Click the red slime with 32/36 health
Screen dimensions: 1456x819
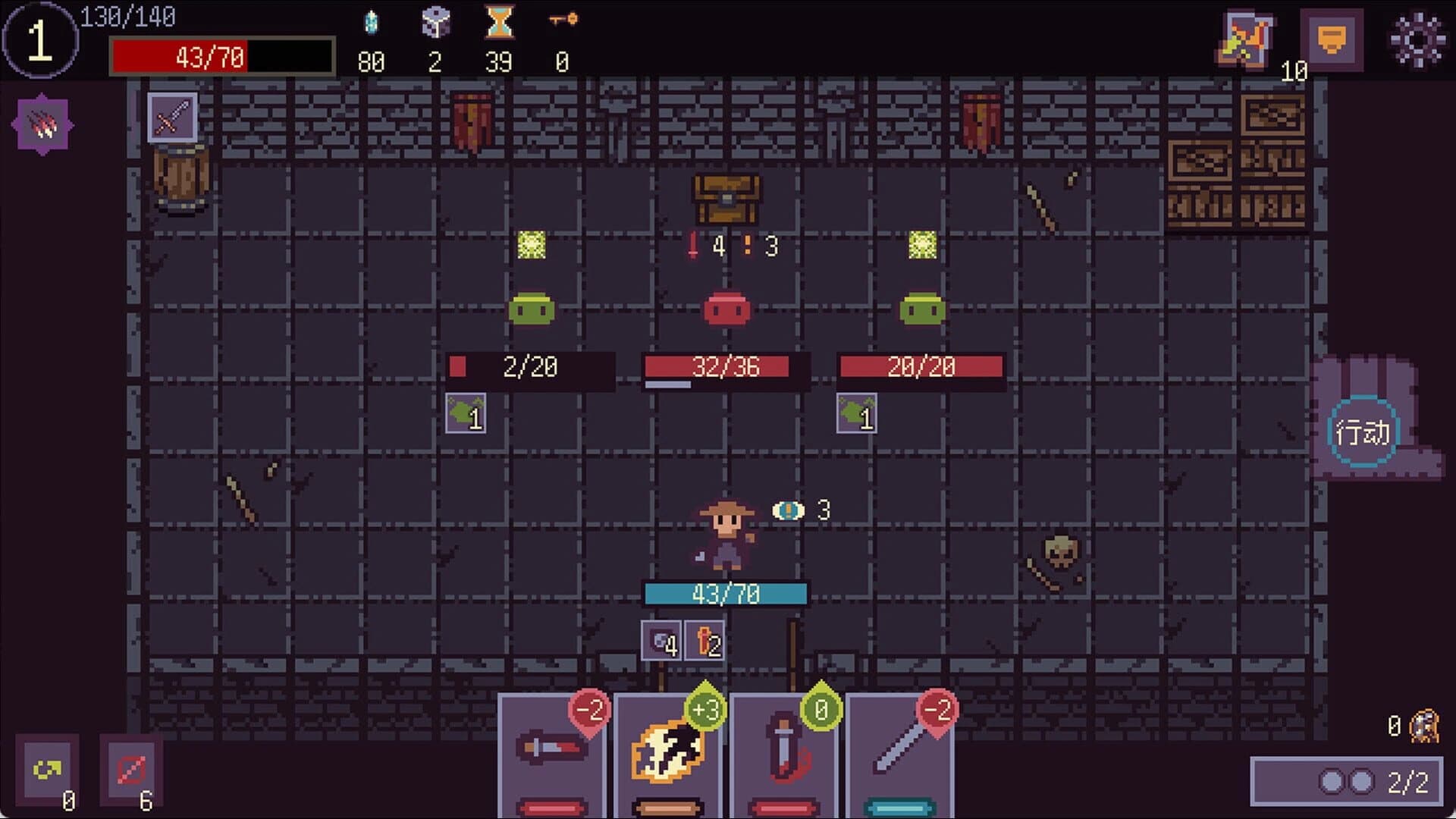coord(726,309)
